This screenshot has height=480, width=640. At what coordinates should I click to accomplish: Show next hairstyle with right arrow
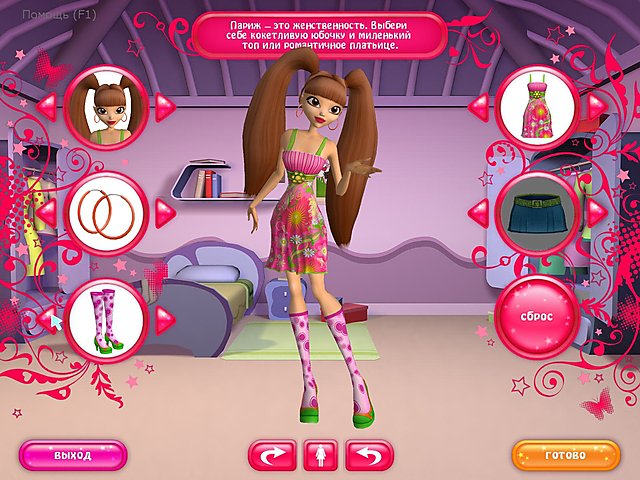click(165, 105)
